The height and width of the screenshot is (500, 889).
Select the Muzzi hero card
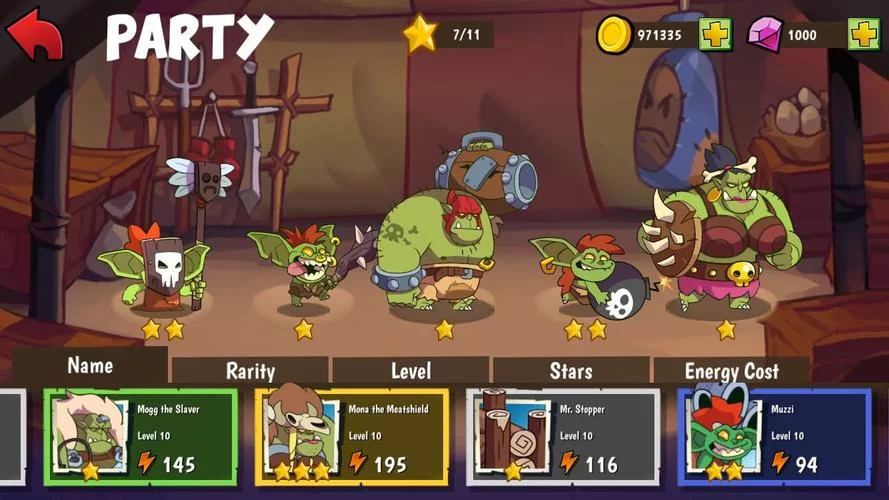(x=774, y=437)
